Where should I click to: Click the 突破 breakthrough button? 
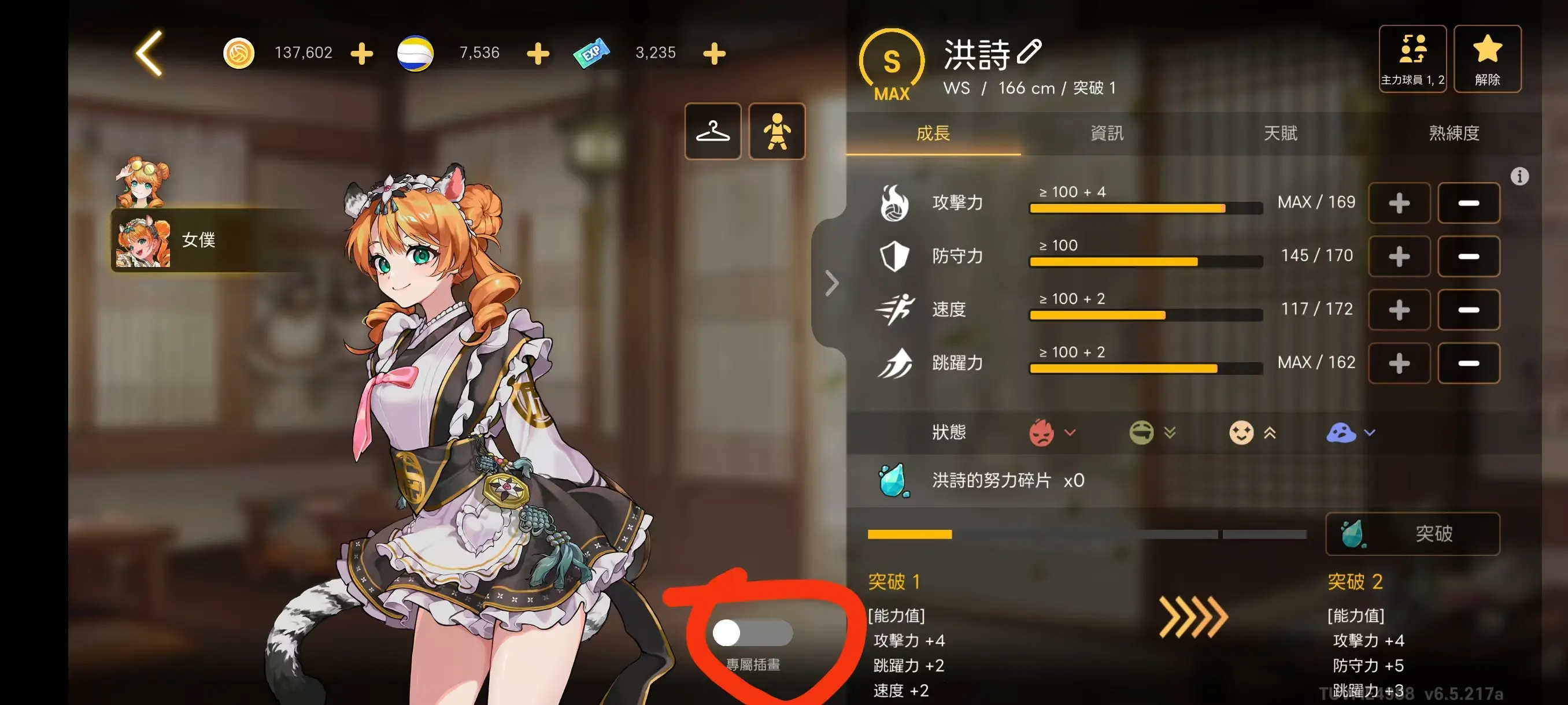tap(1412, 533)
